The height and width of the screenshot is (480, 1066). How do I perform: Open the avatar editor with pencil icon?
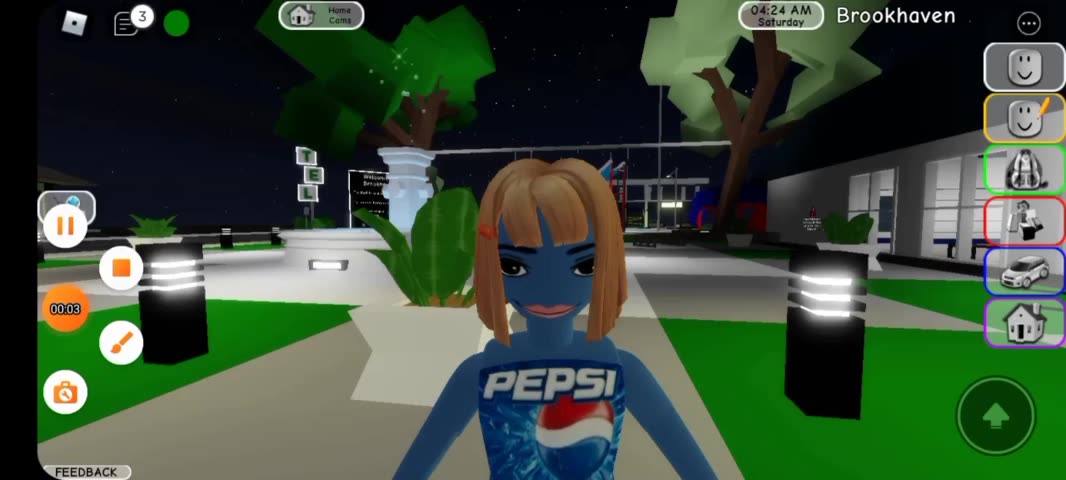coord(1023,119)
